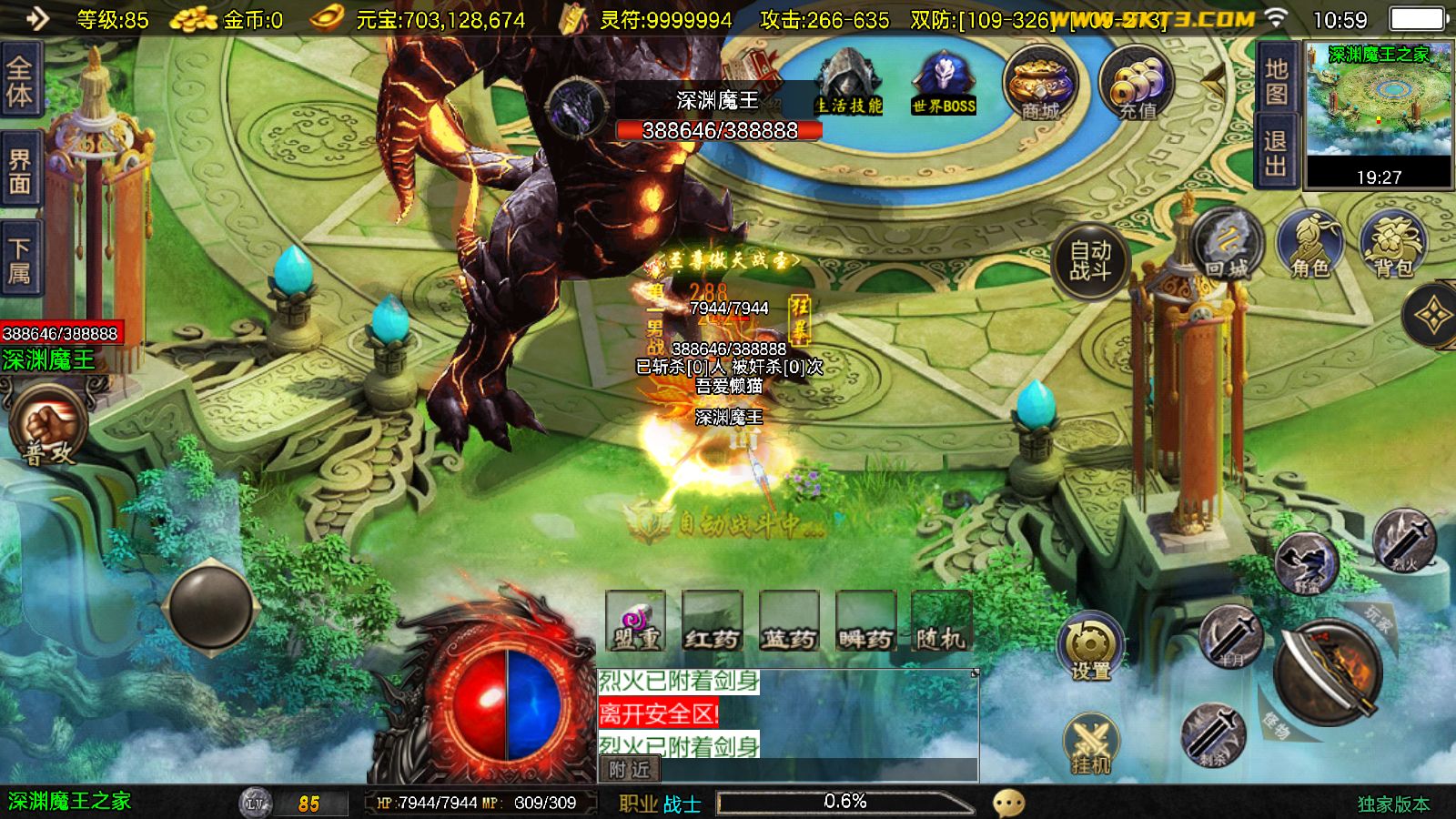Switch to the 全体 tab

20,82
